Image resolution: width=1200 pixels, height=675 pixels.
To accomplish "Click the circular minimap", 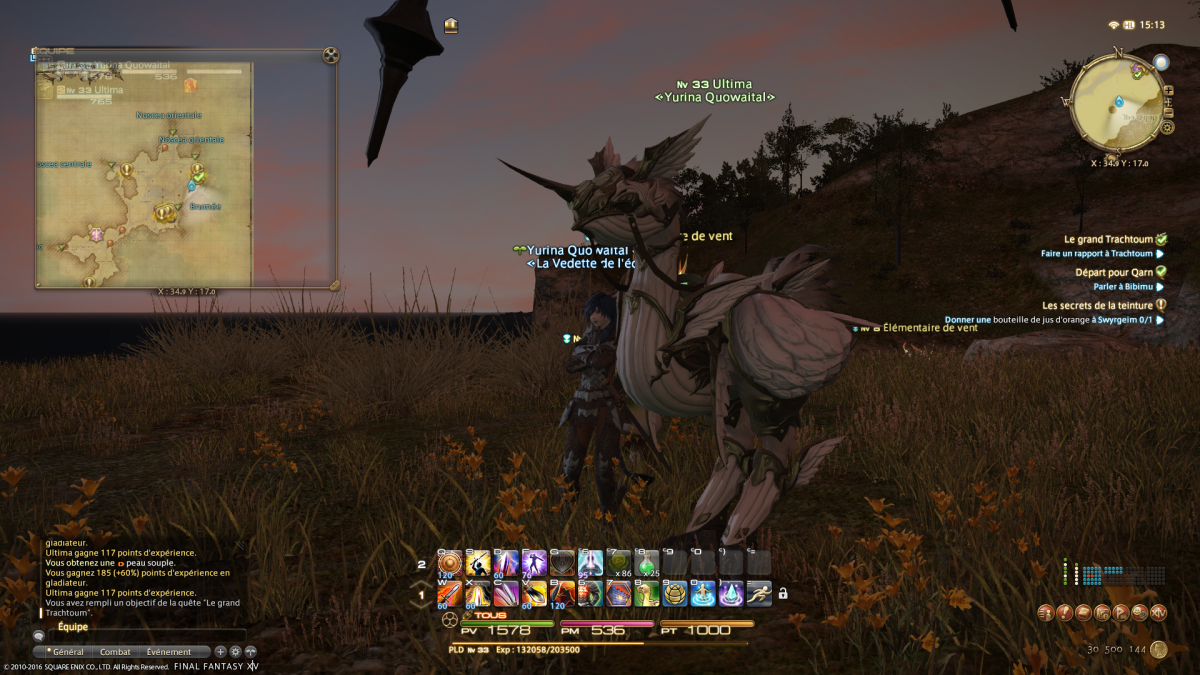I will pos(1116,100).
